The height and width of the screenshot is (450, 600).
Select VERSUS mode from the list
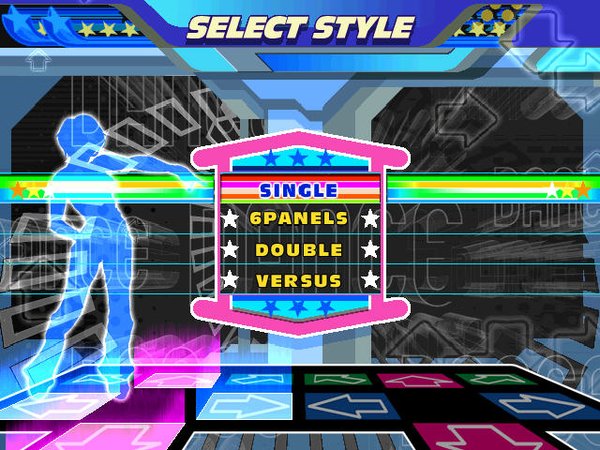click(299, 281)
